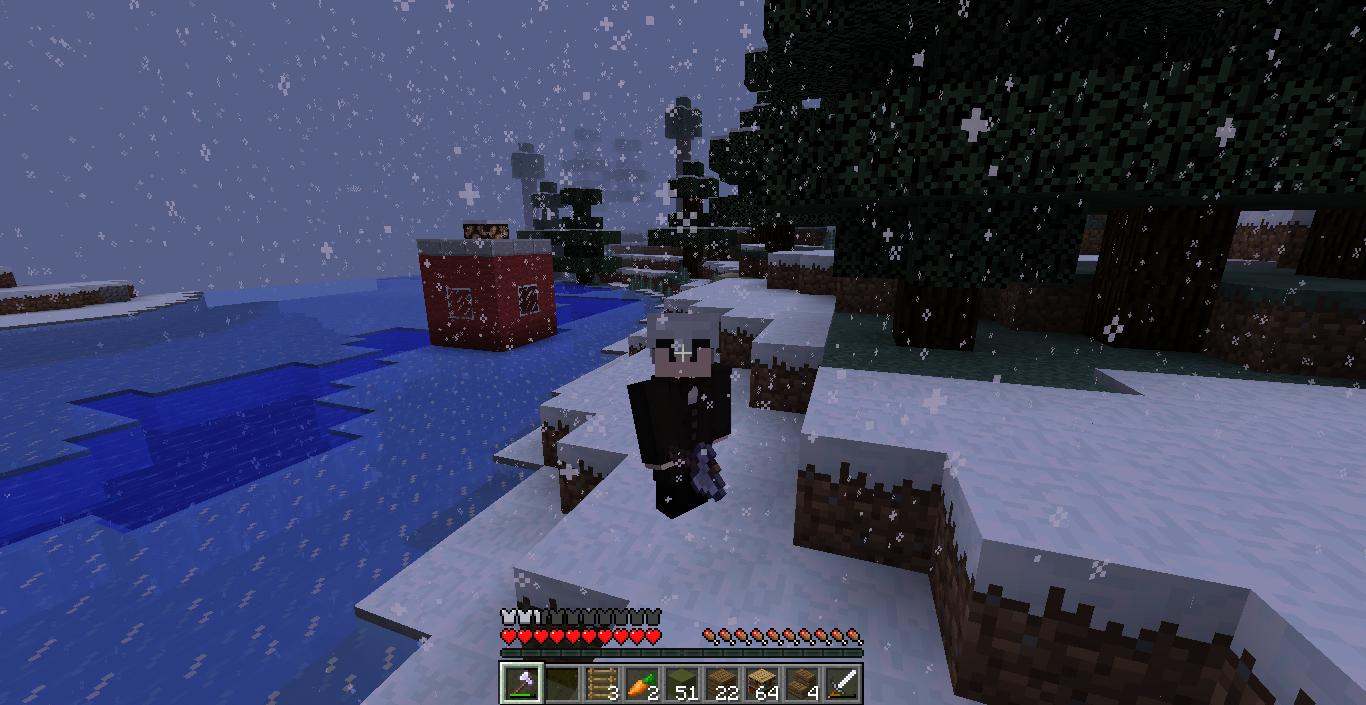The height and width of the screenshot is (705, 1366).
Task: Pick the green block stack of 51
Action: (680, 683)
